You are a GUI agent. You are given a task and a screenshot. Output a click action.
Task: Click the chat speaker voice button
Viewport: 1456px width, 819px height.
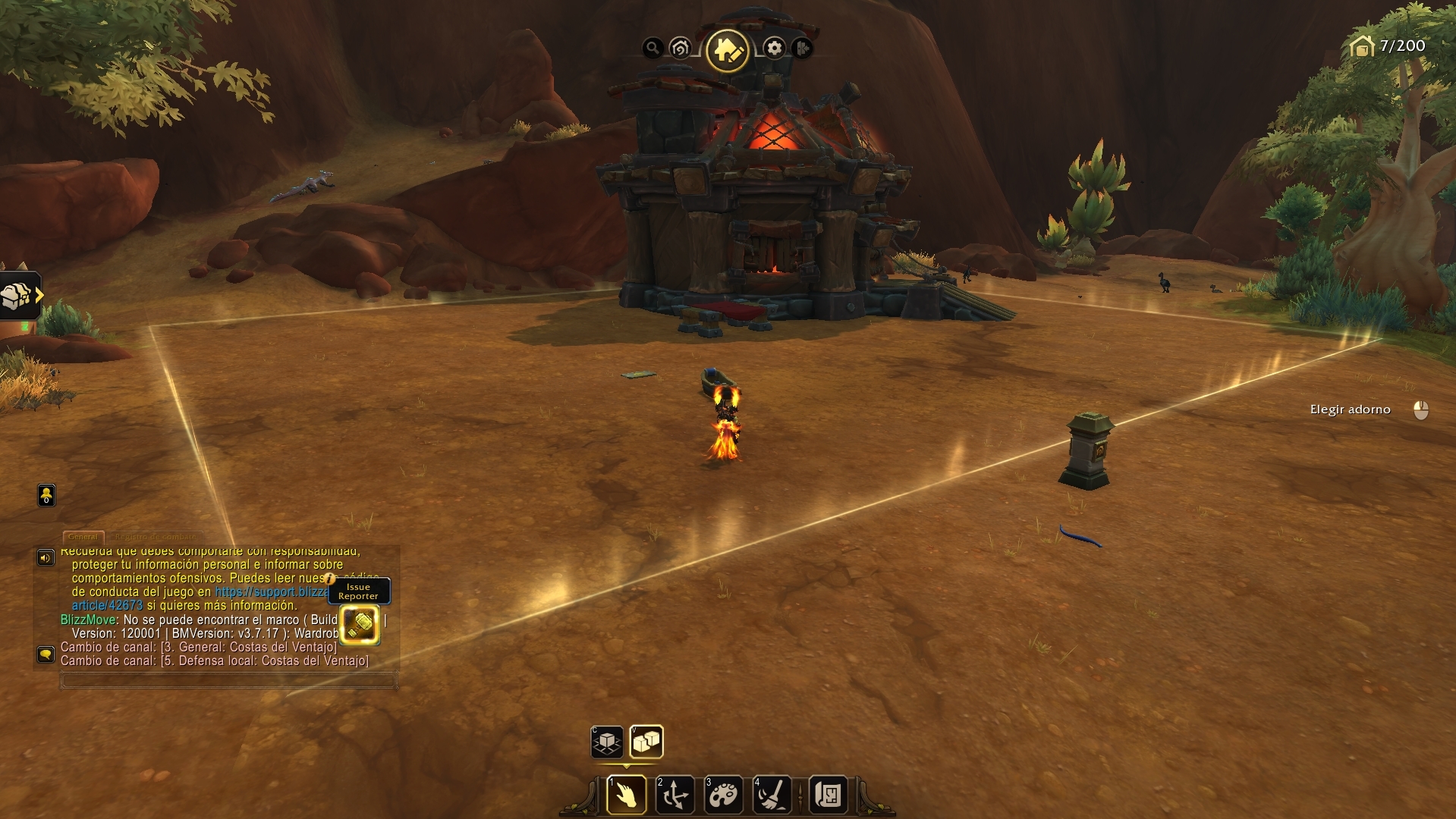(x=46, y=558)
